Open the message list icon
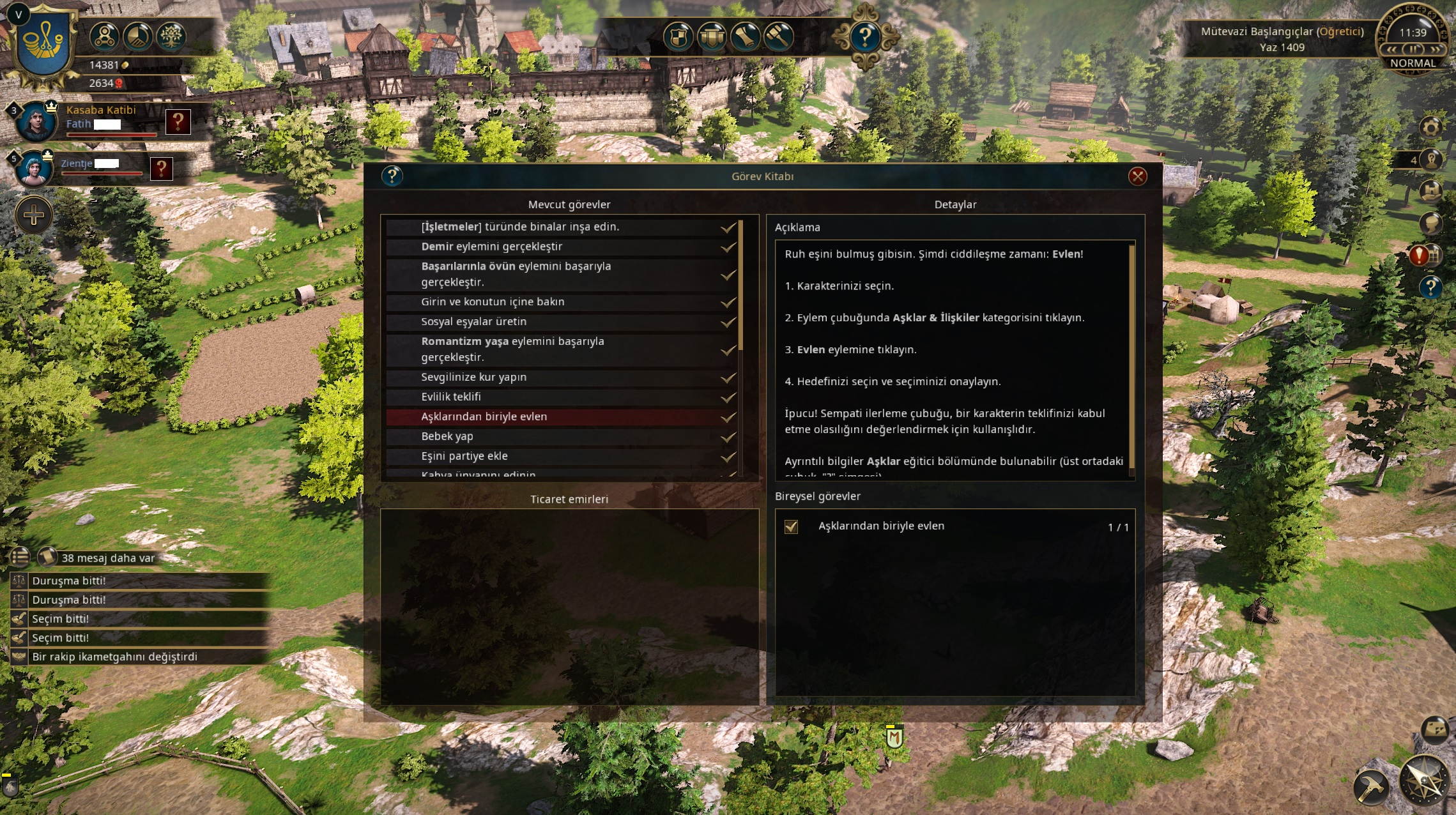Image resolution: width=1456 pixels, height=815 pixels. tap(20, 557)
